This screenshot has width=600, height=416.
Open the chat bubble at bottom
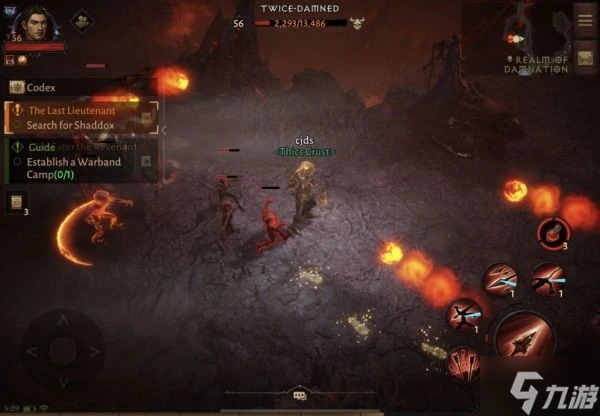[299, 397]
